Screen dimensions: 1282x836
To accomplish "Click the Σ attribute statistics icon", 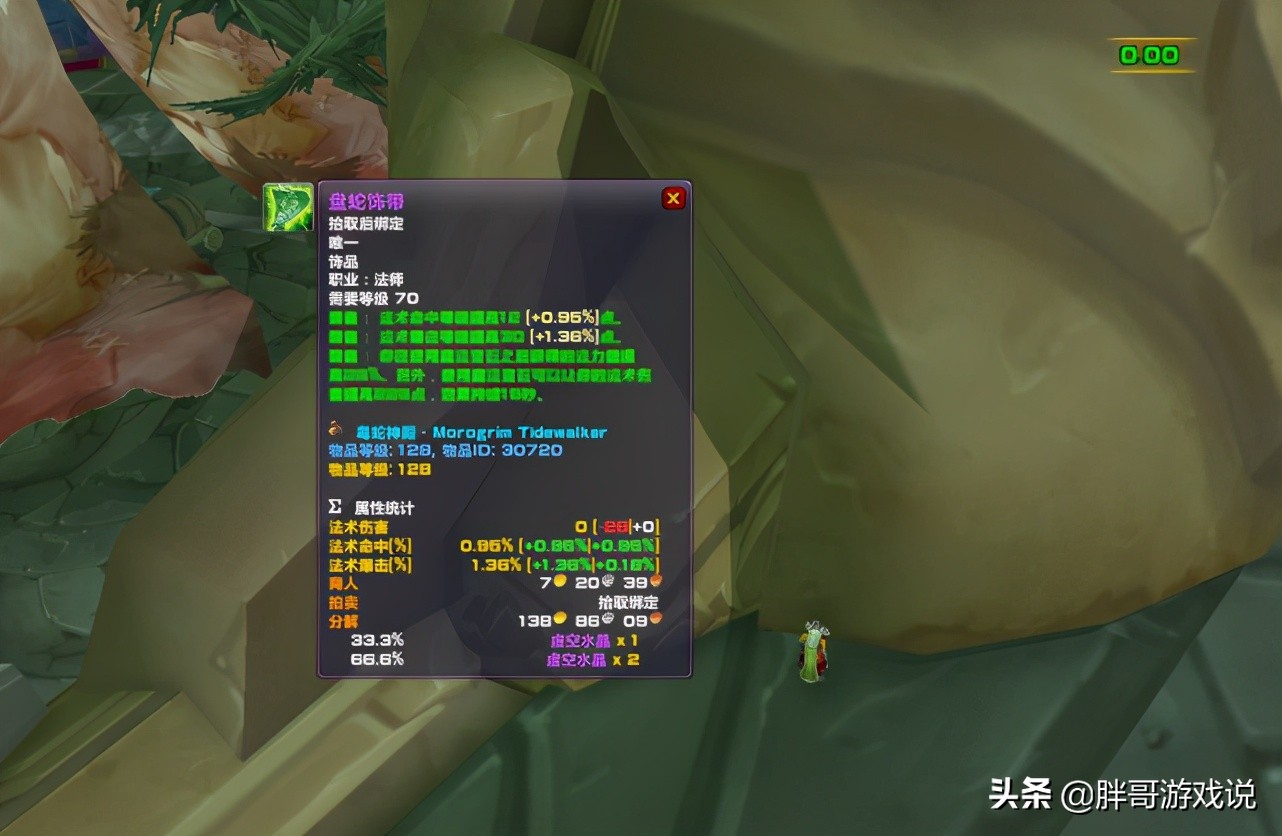I will click(x=334, y=507).
